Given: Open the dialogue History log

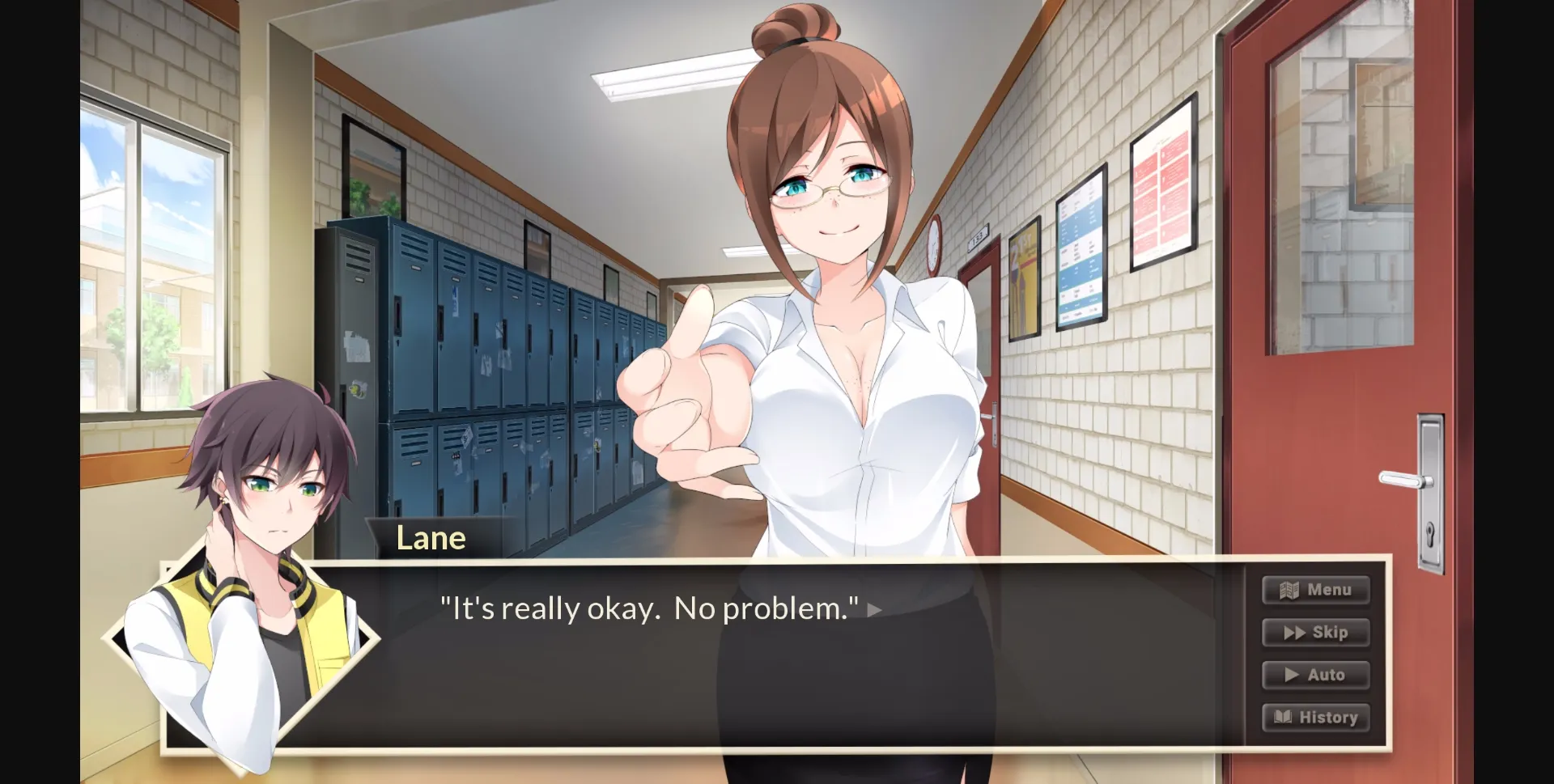Looking at the screenshot, I should click(1316, 717).
